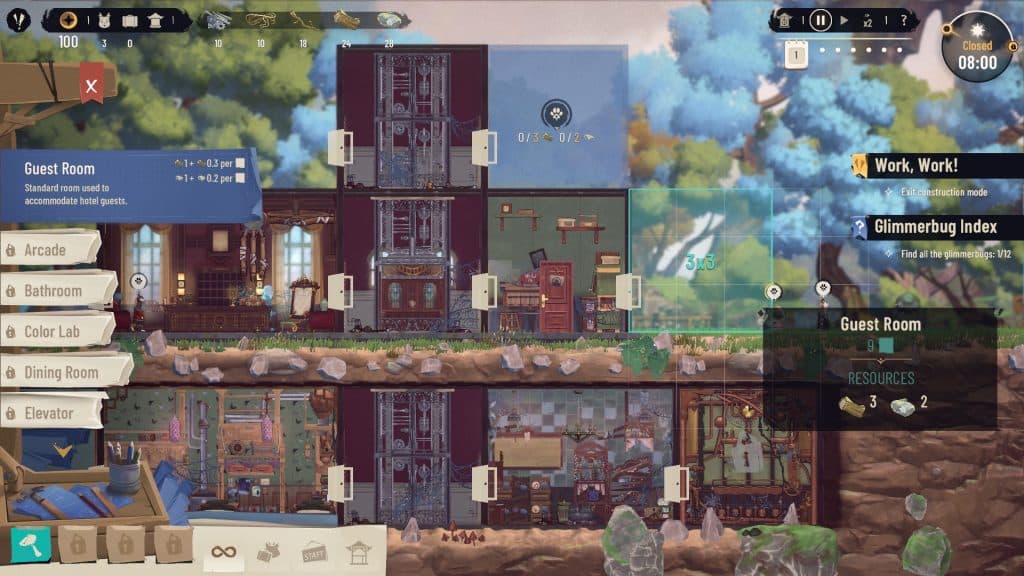Select the blocks category tab
1024x576 pixels.
269,550
